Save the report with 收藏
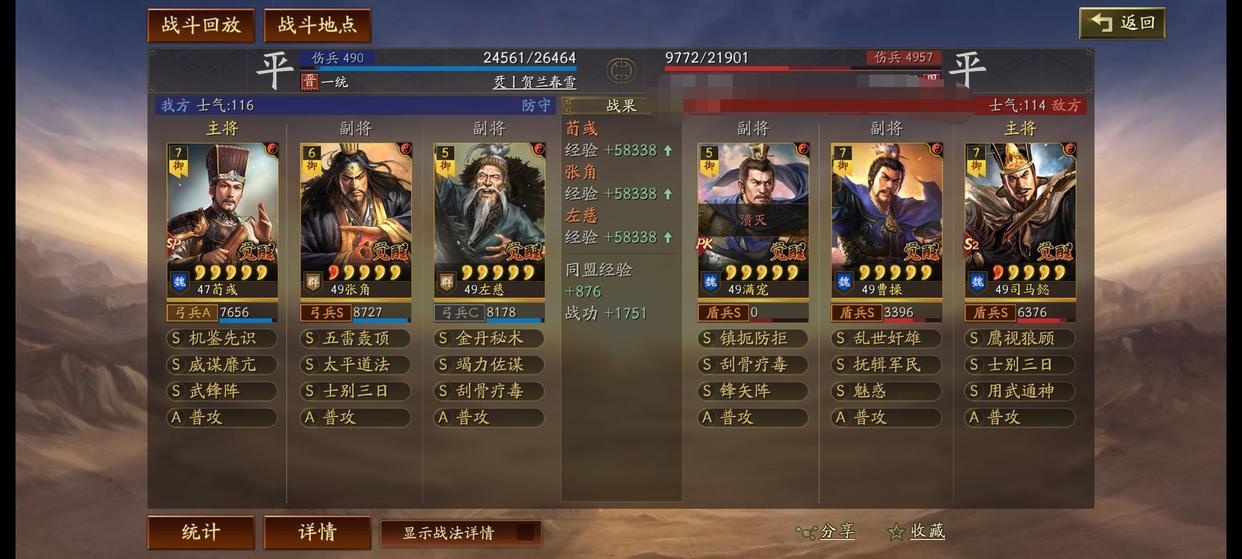Image resolution: width=1242 pixels, height=559 pixels. click(917, 532)
